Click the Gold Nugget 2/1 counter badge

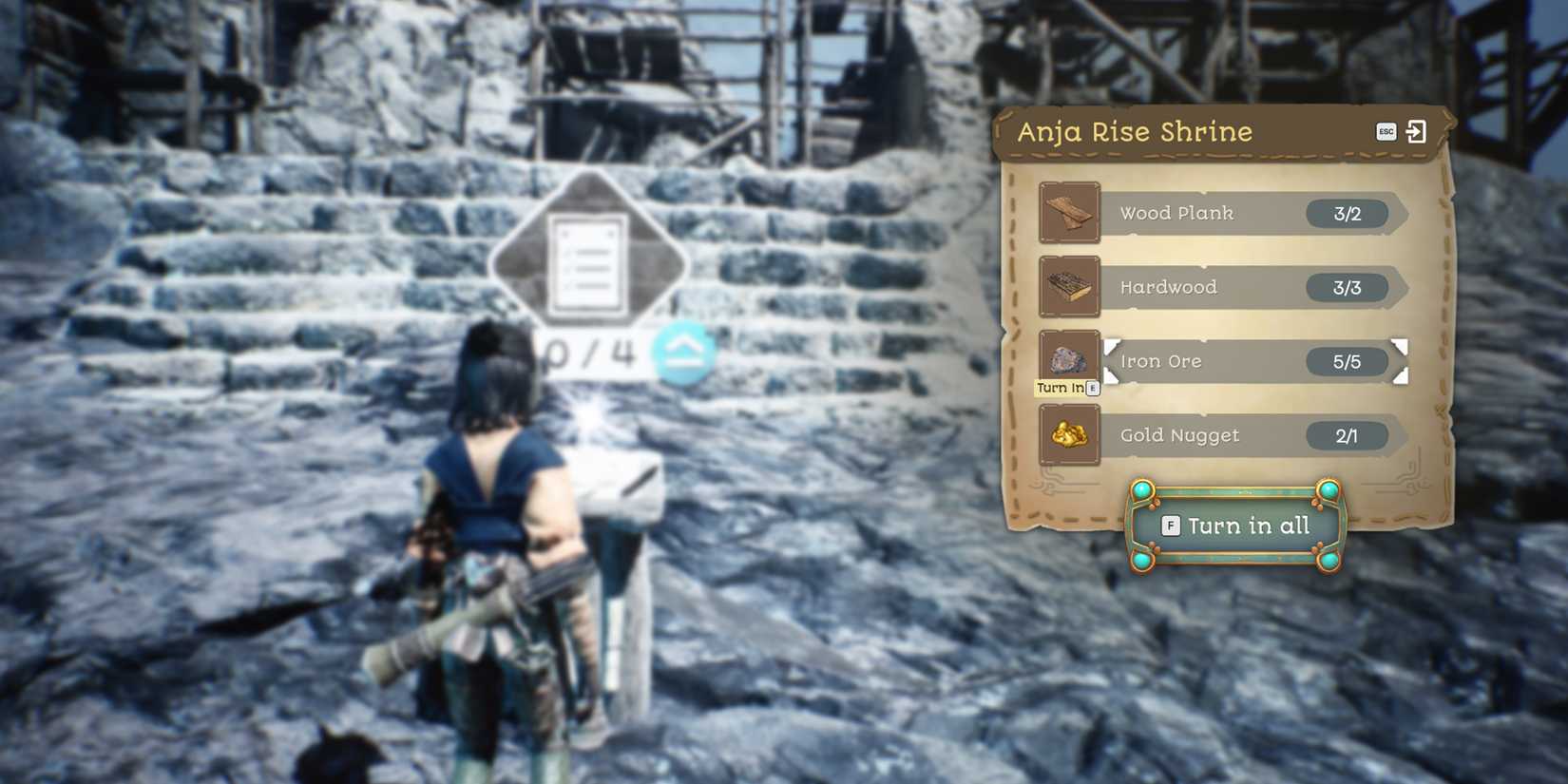click(1348, 435)
